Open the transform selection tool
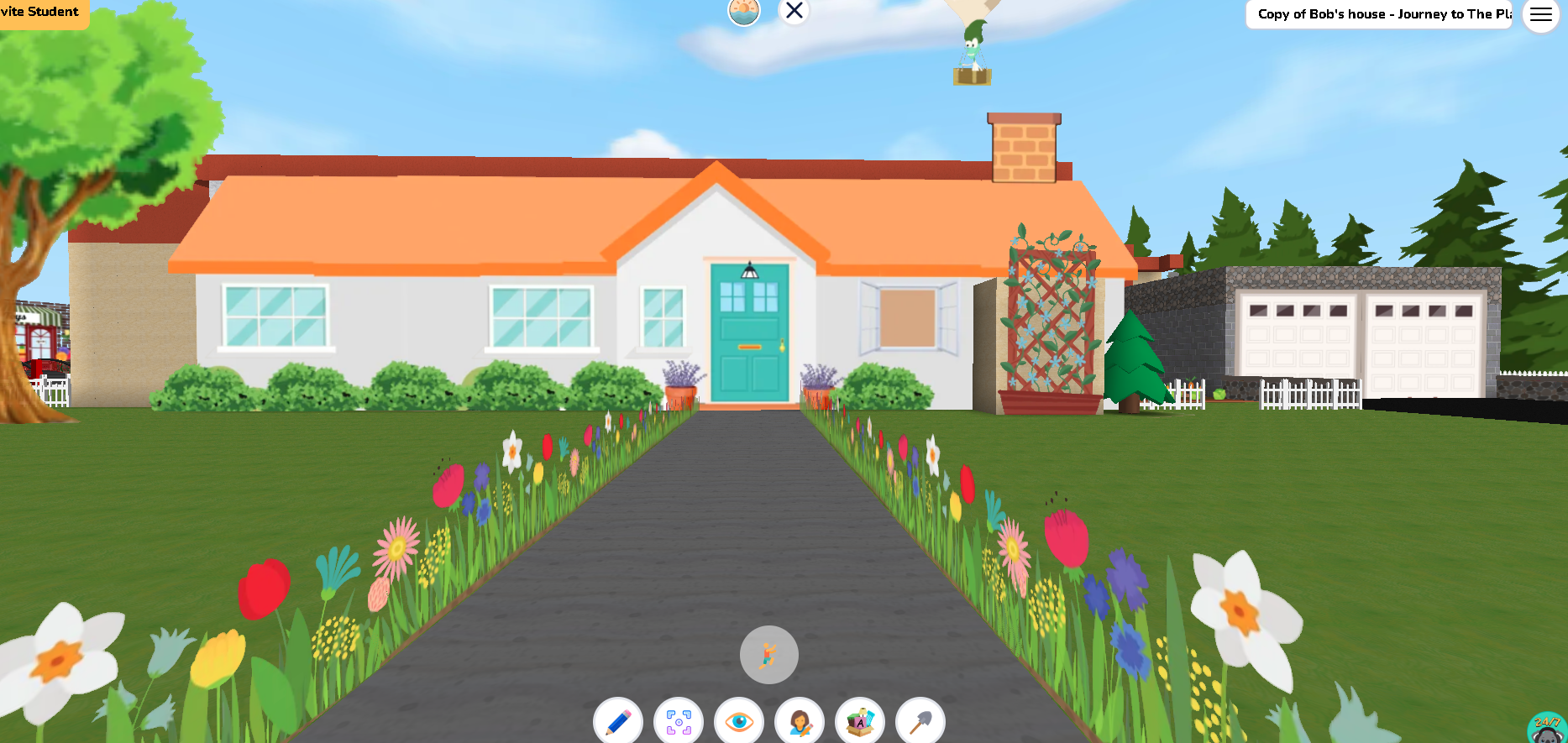This screenshot has width=1568, height=743. click(x=679, y=720)
